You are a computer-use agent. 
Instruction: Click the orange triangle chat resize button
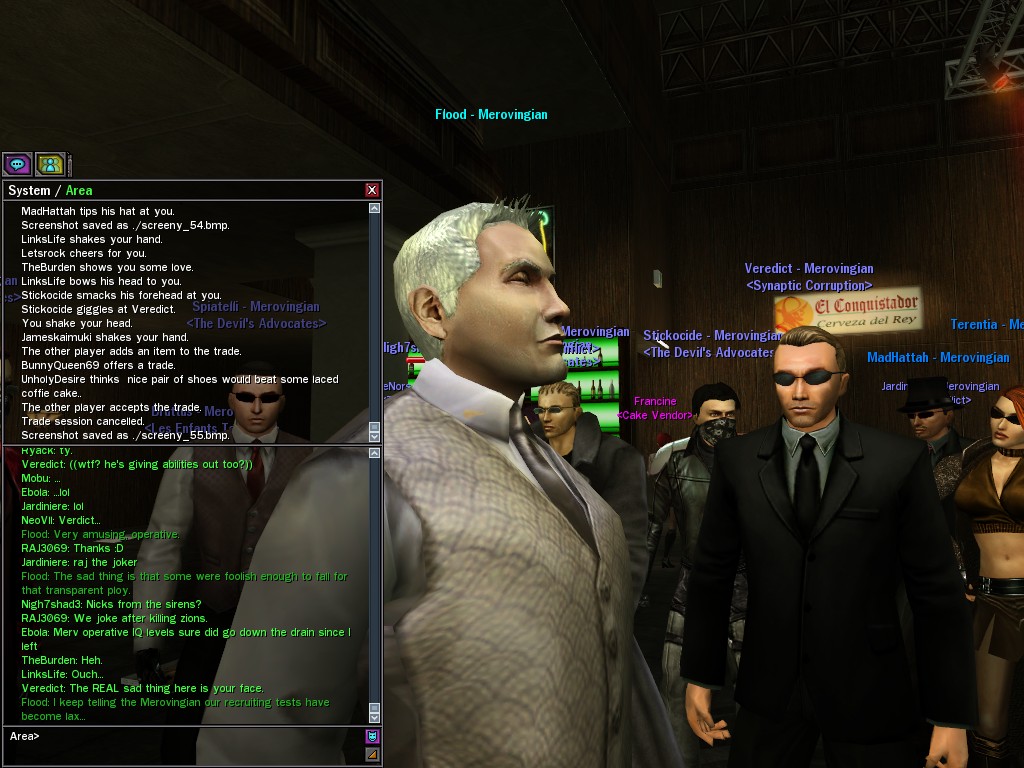[372, 754]
